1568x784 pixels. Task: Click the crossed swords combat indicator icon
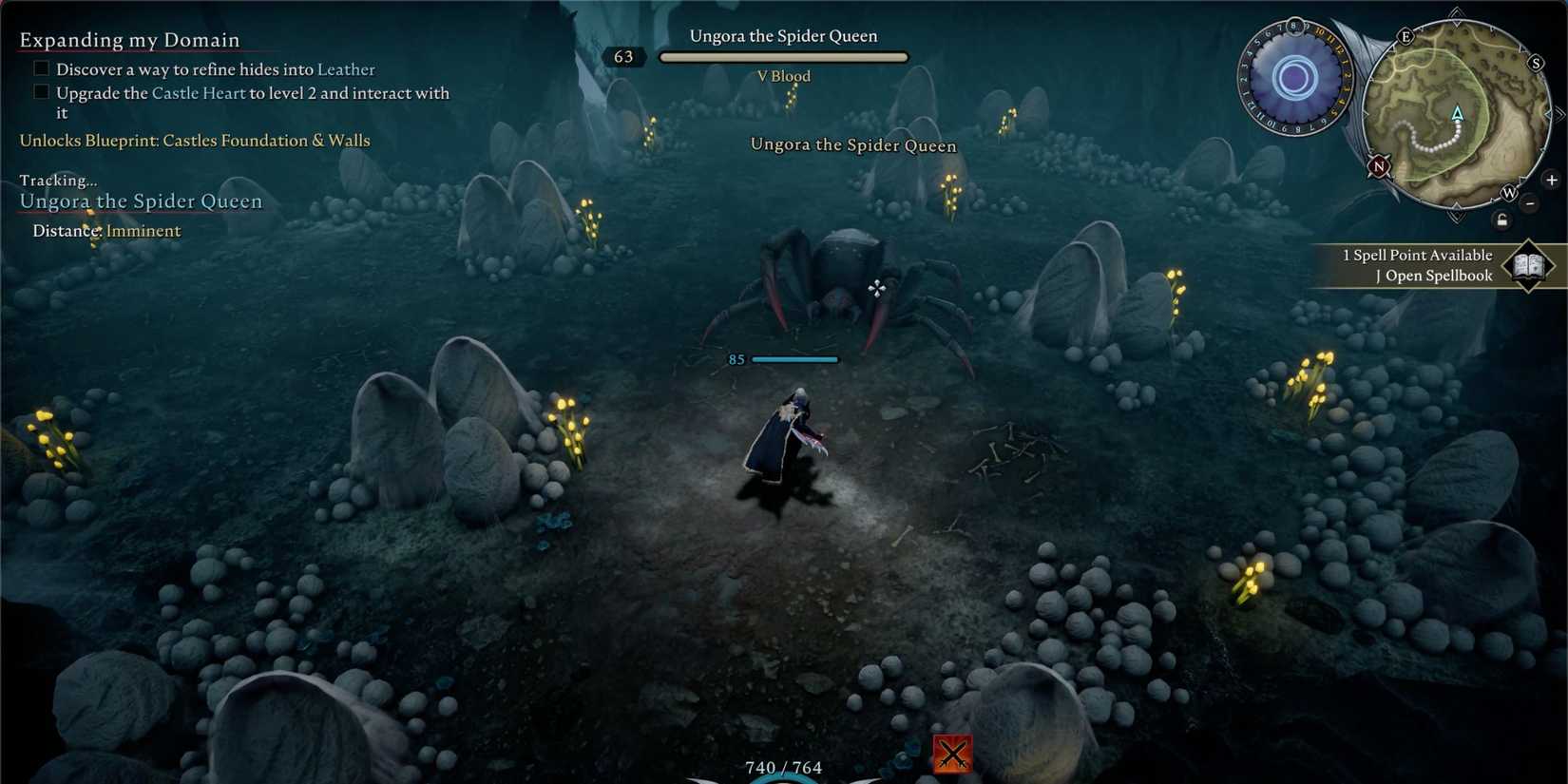point(953,753)
